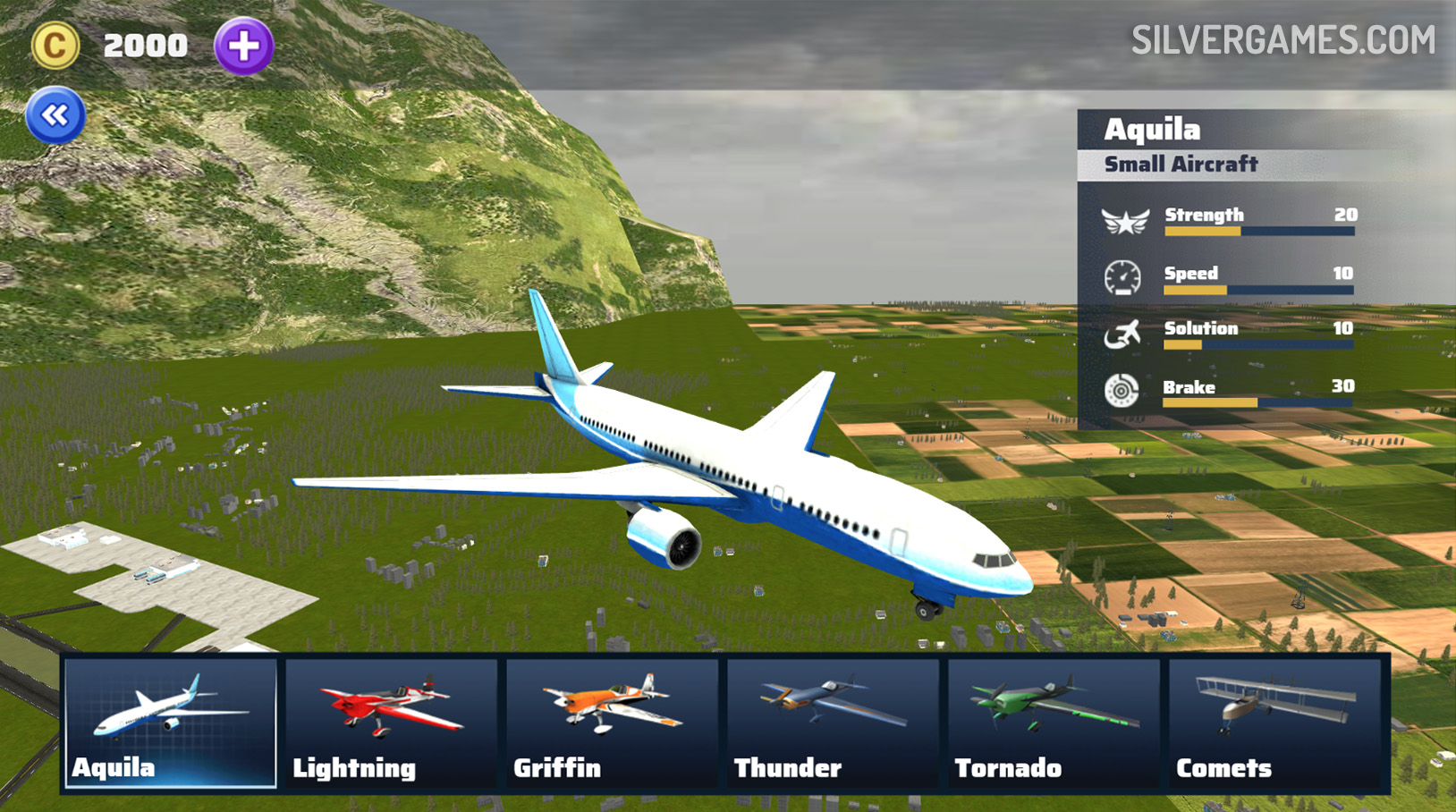1456x812 pixels.
Task: Add more coins with the purple plus button
Action: pyautogui.click(x=243, y=46)
